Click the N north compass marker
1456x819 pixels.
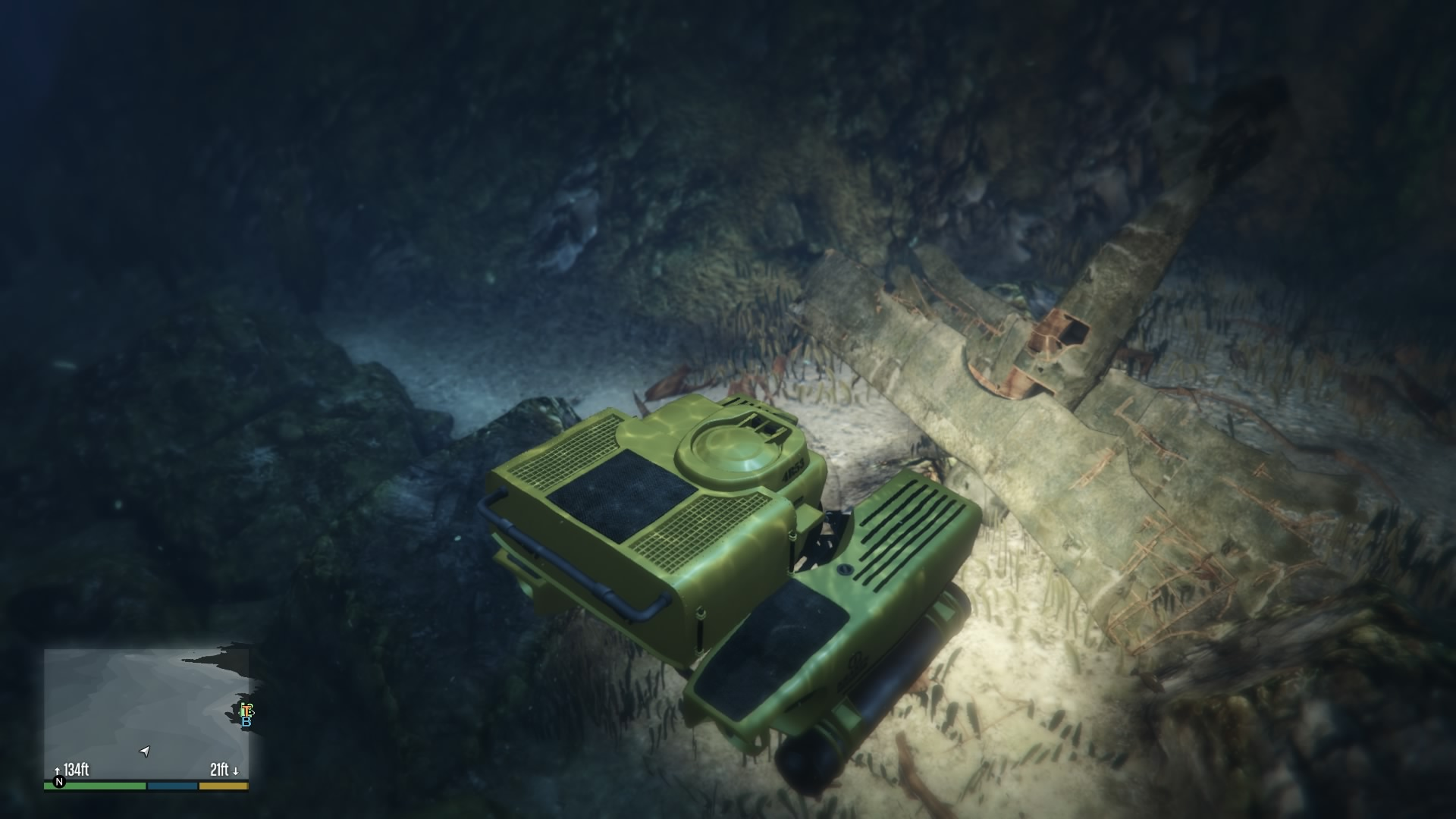pyautogui.click(x=58, y=782)
